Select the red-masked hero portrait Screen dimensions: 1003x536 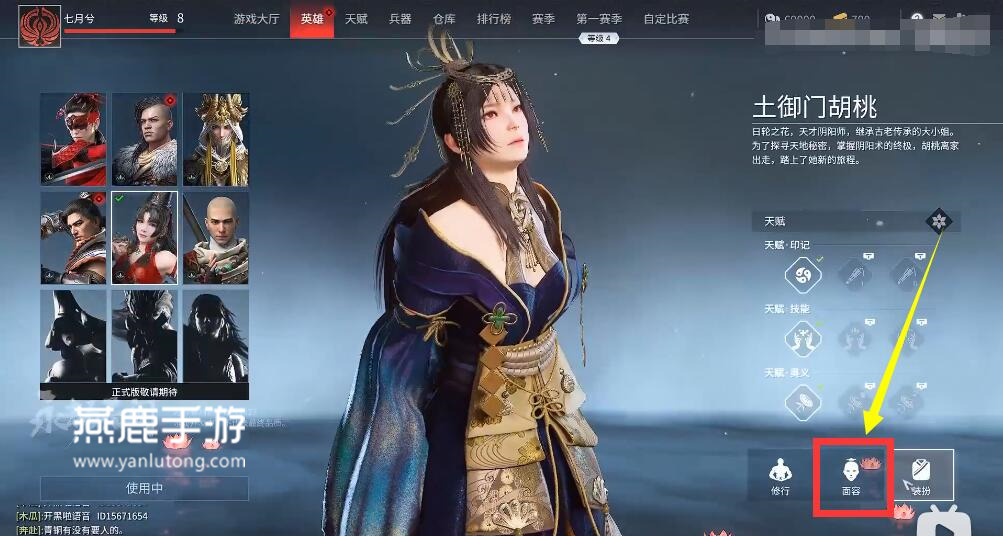(x=74, y=139)
